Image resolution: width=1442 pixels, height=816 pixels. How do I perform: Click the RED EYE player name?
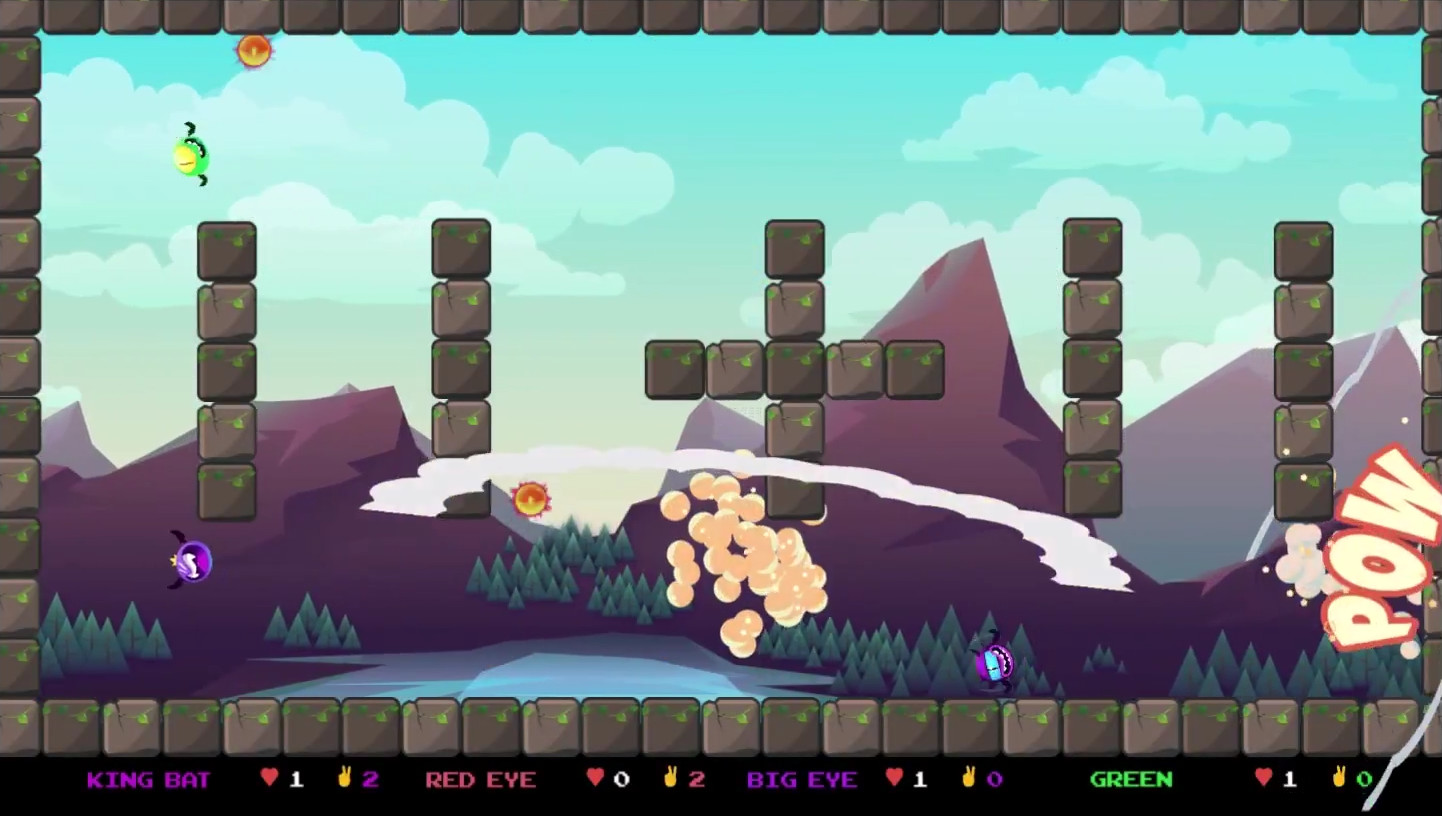480,780
